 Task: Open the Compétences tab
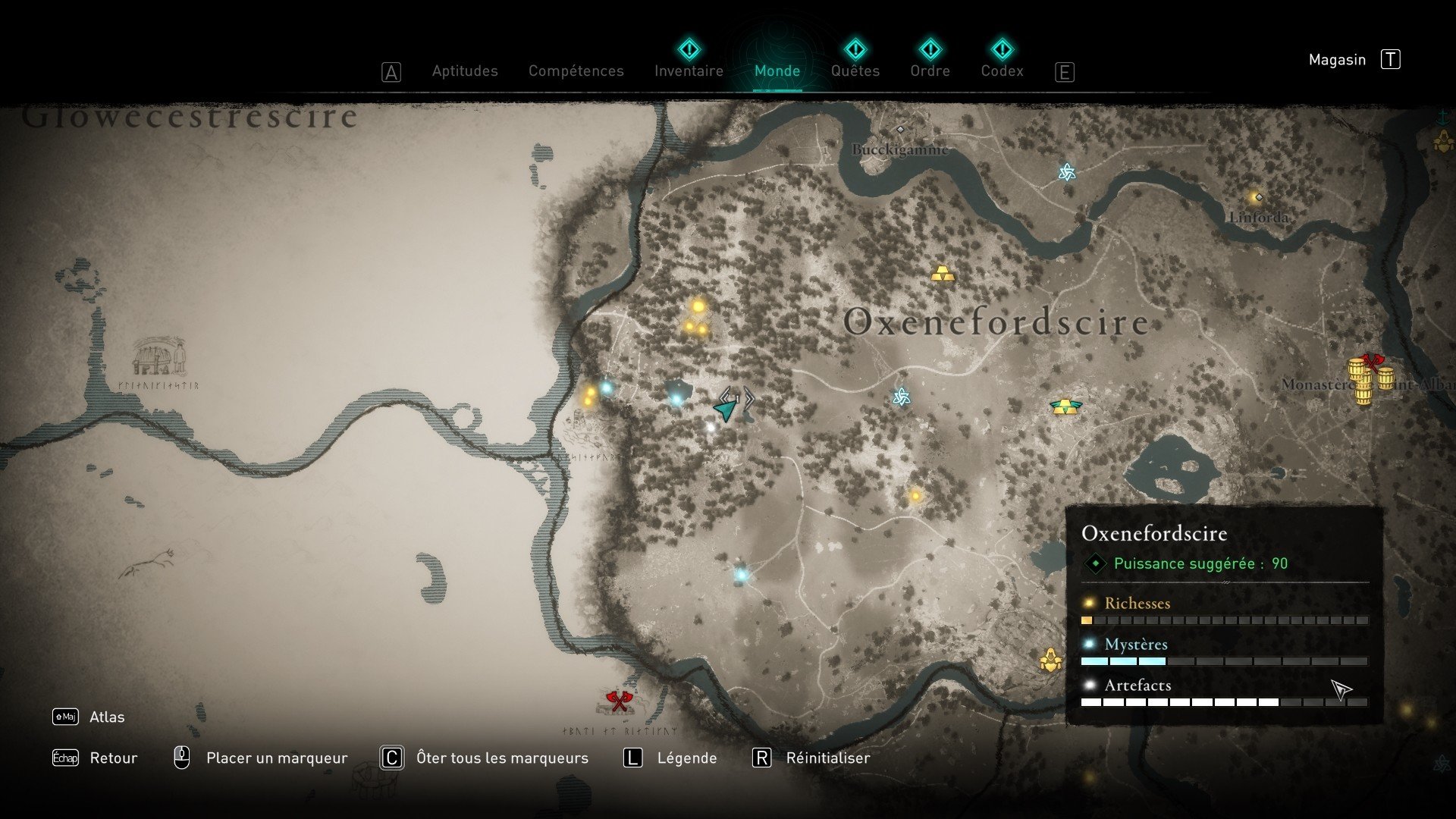click(x=576, y=71)
